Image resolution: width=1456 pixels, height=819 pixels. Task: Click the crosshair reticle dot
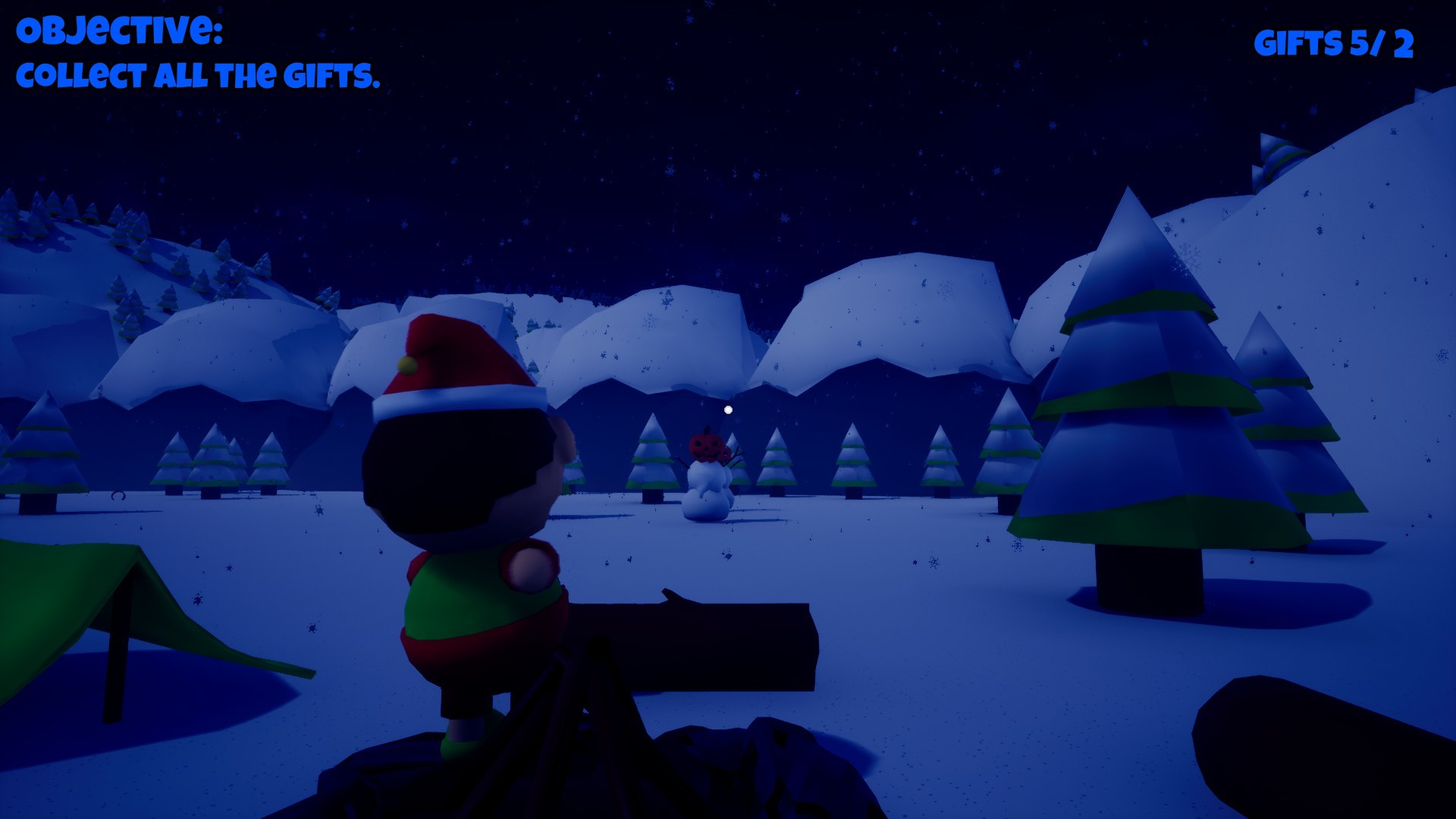(x=728, y=409)
